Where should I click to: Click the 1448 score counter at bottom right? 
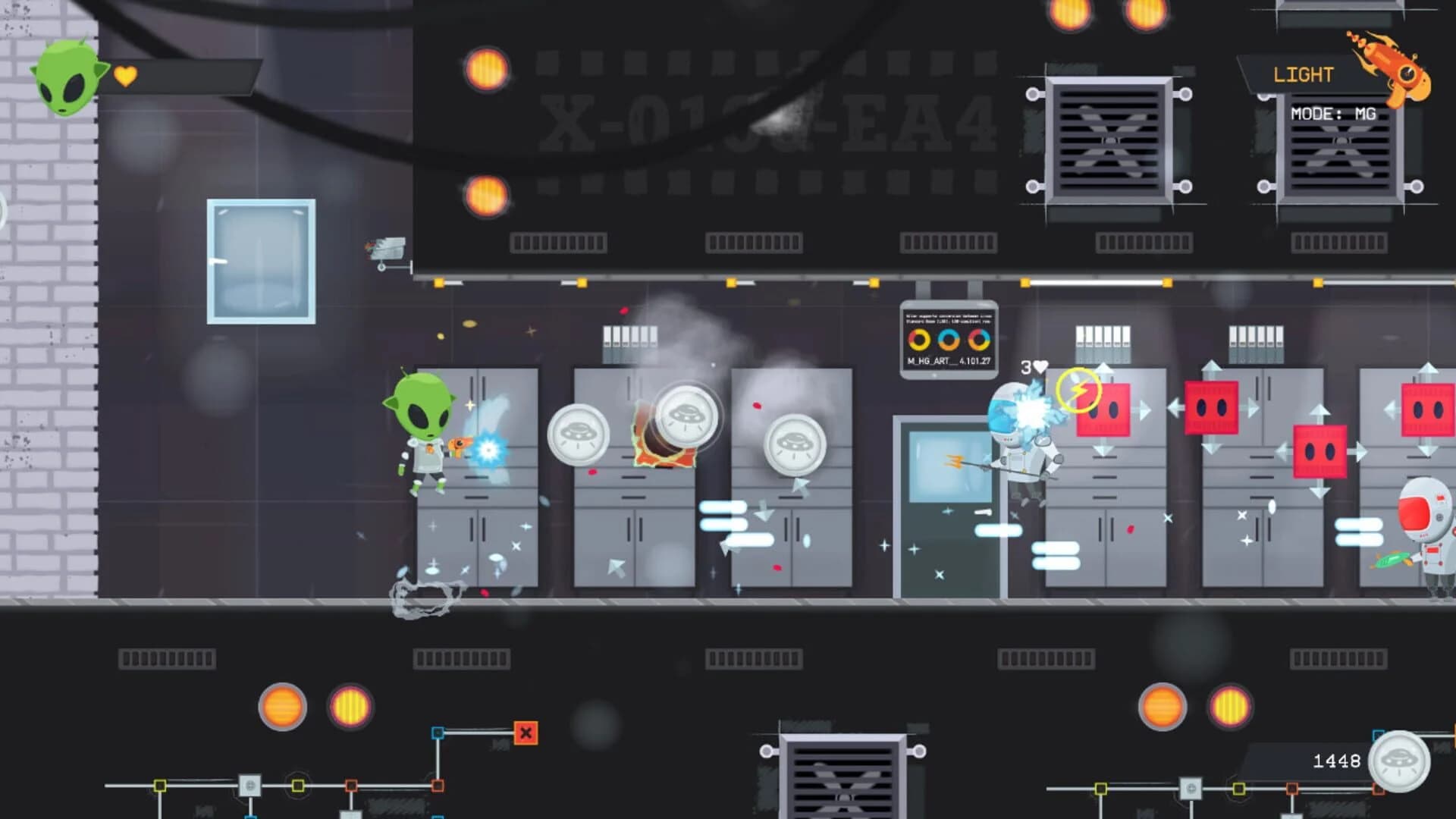pyautogui.click(x=1338, y=761)
